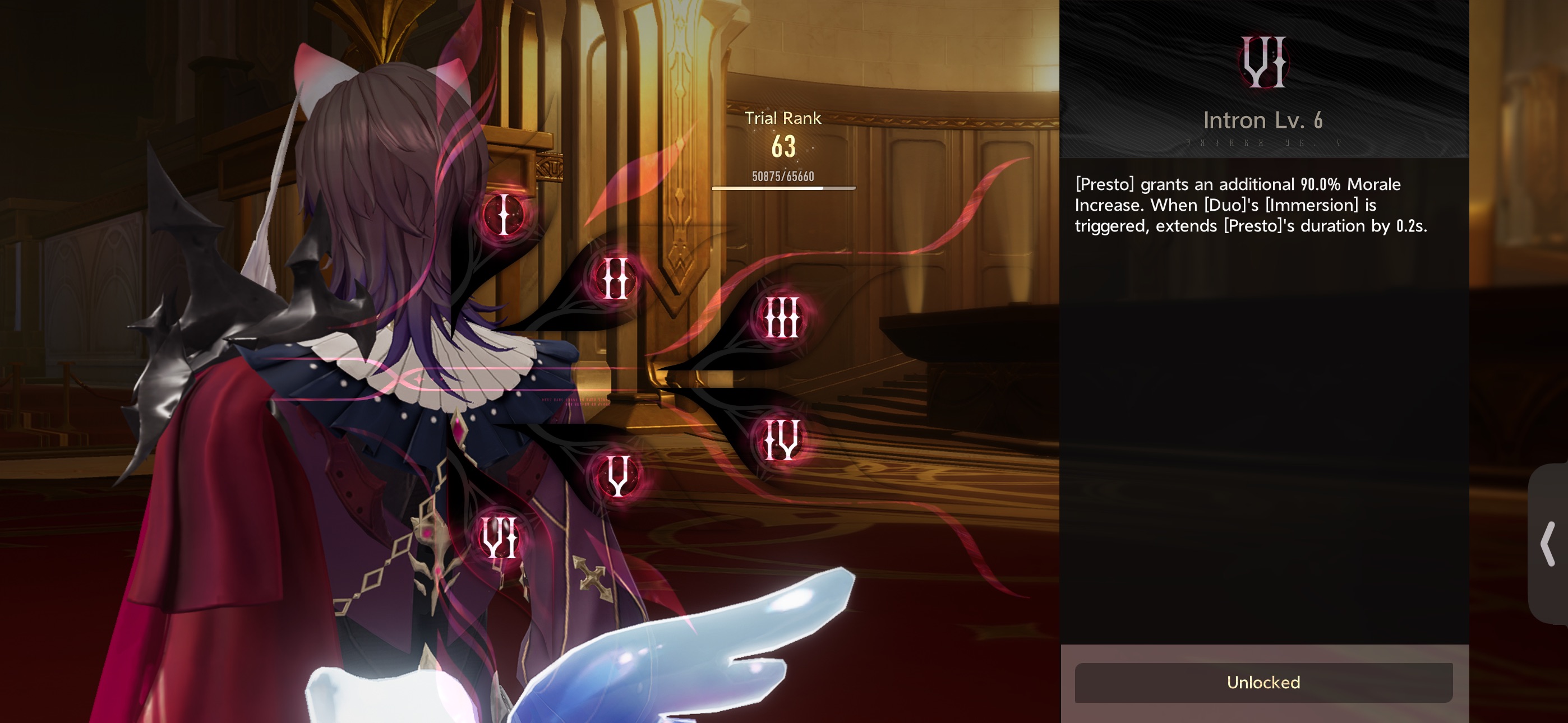Select the Intron node I
Viewport: 1568px width, 723px height.
pyautogui.click(x=504, y=215)
